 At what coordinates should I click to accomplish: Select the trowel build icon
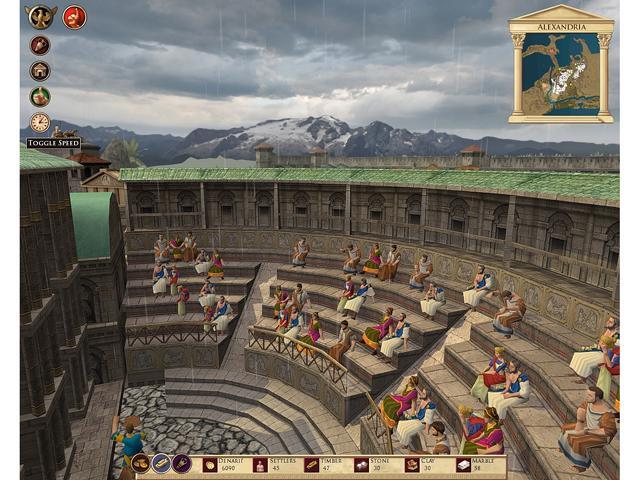[x=40, y=45]
